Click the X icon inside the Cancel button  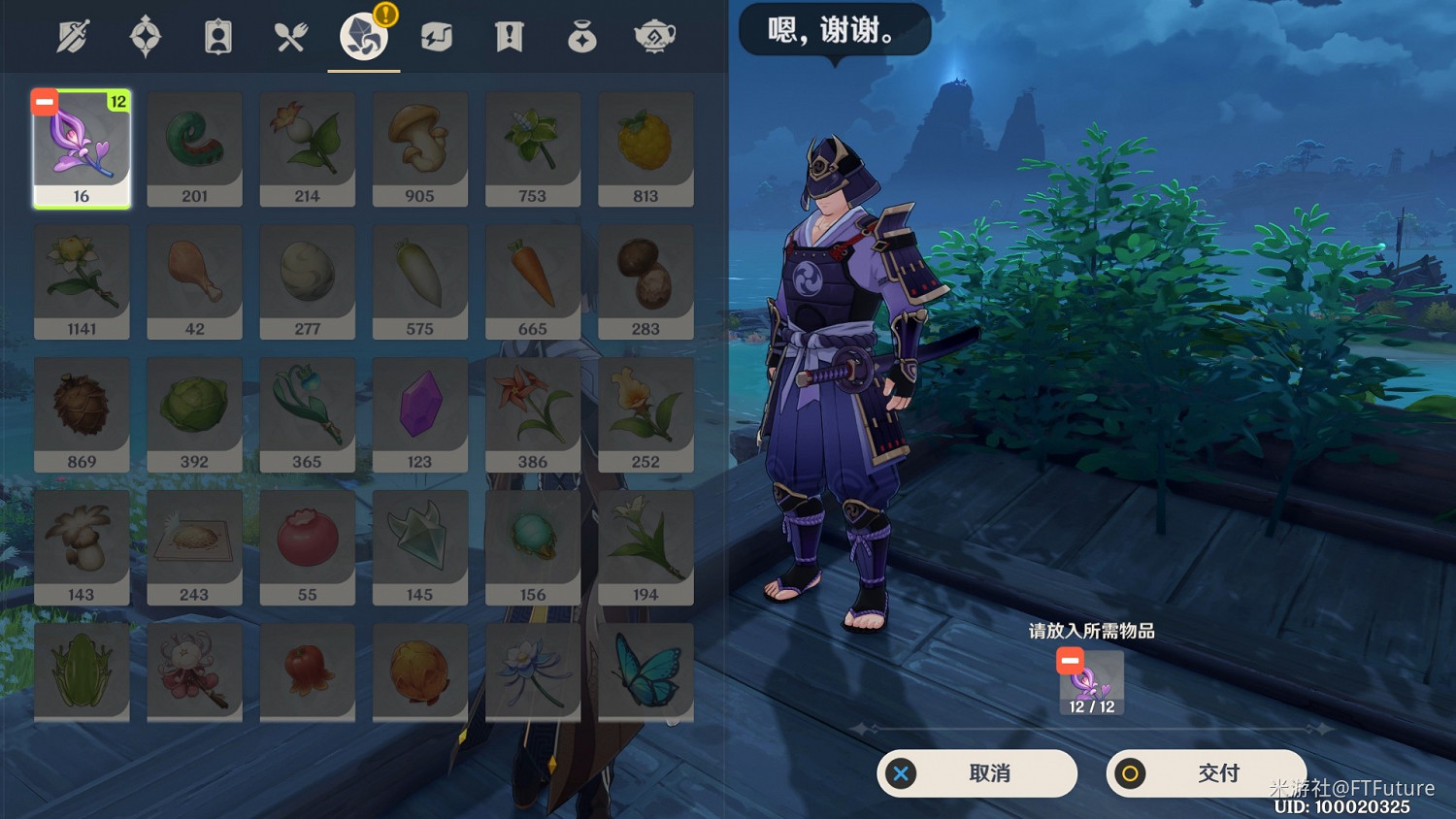902,773
